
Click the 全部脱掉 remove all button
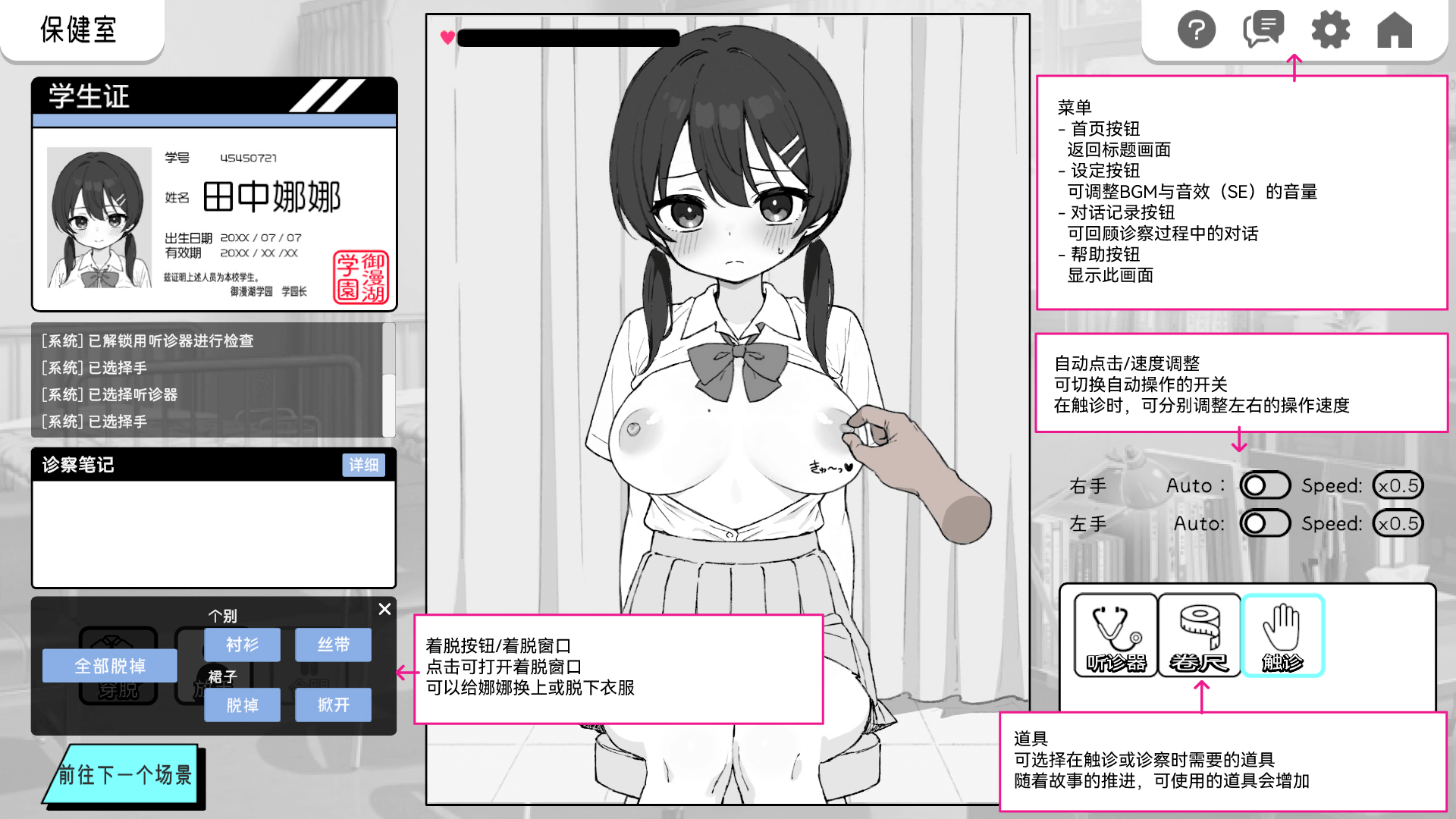pyautogui.click(x=110, y=666)
